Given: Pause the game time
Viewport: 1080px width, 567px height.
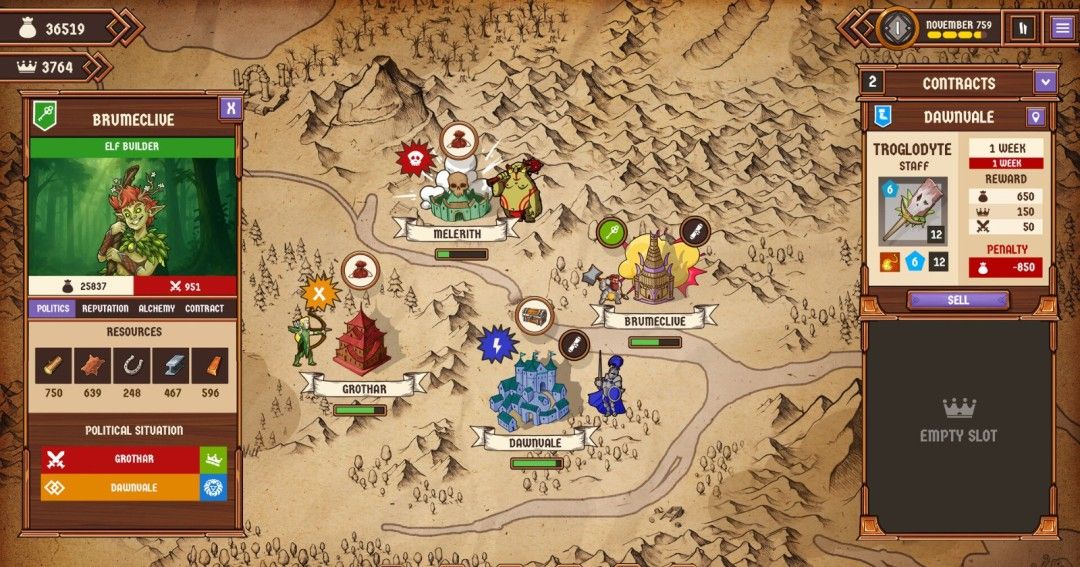Looking at the screenshot, I should coord(1021,28).
